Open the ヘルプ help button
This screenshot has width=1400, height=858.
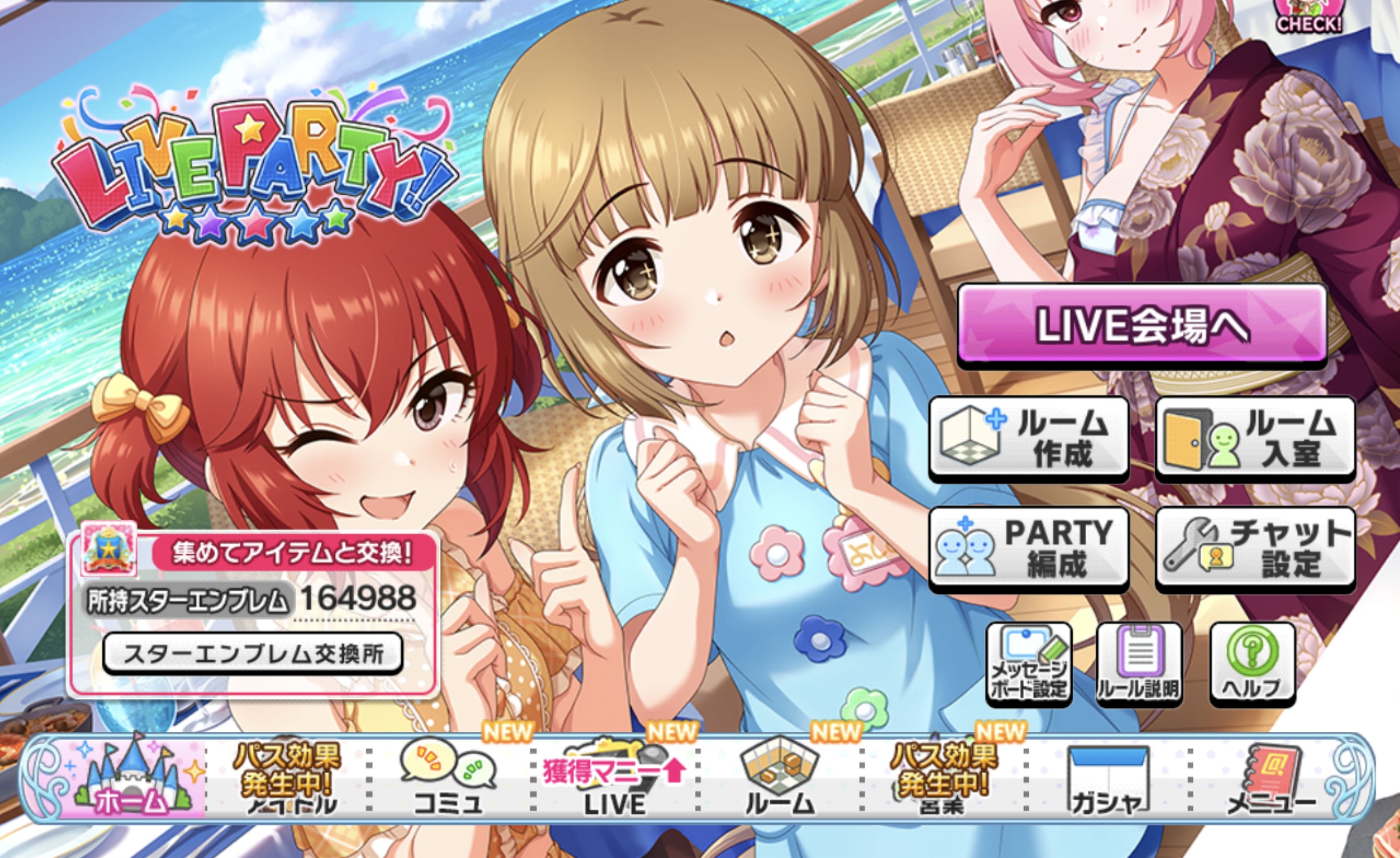tap(1252, 663)
